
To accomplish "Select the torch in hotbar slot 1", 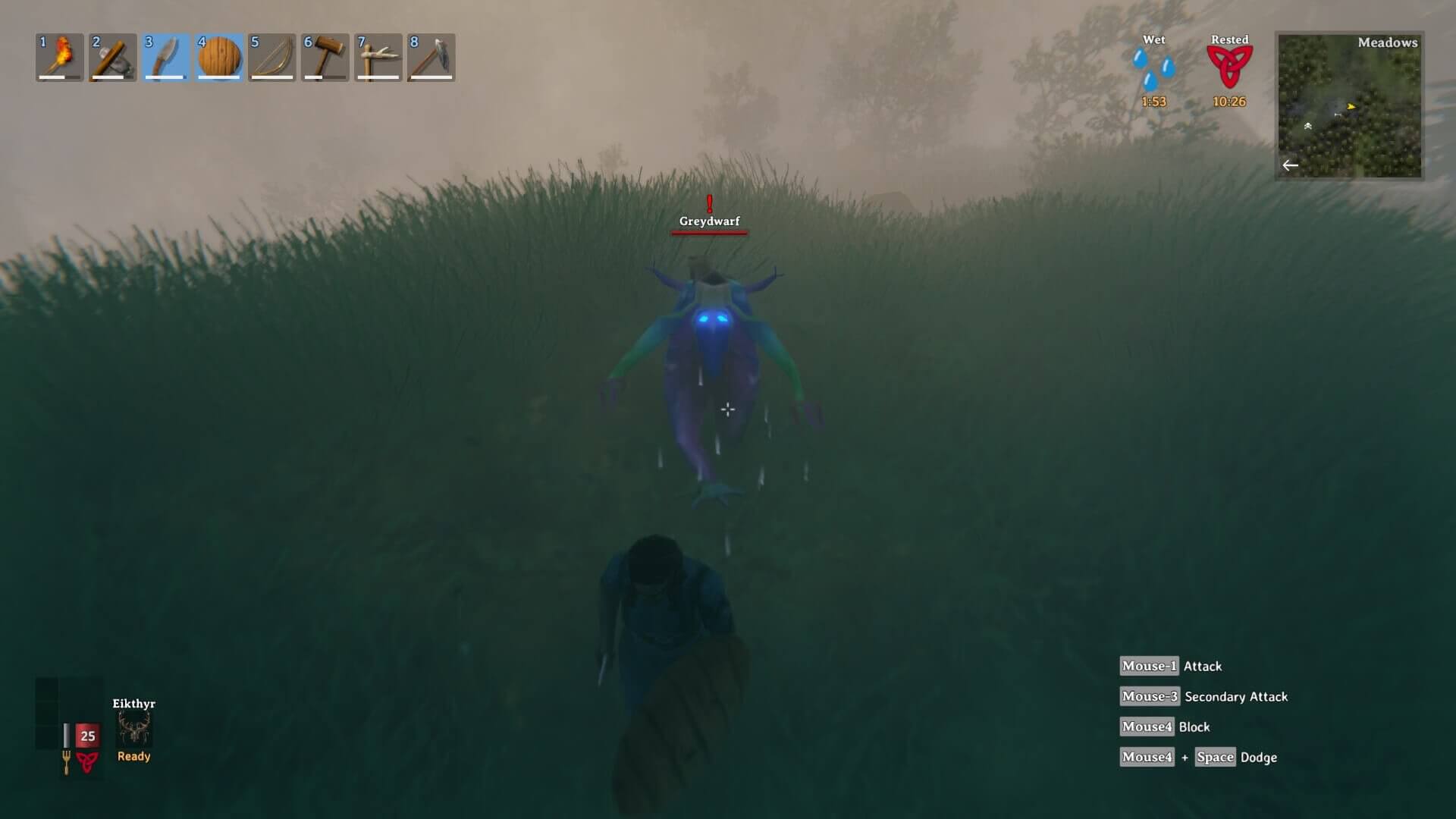I will point(60,57).
